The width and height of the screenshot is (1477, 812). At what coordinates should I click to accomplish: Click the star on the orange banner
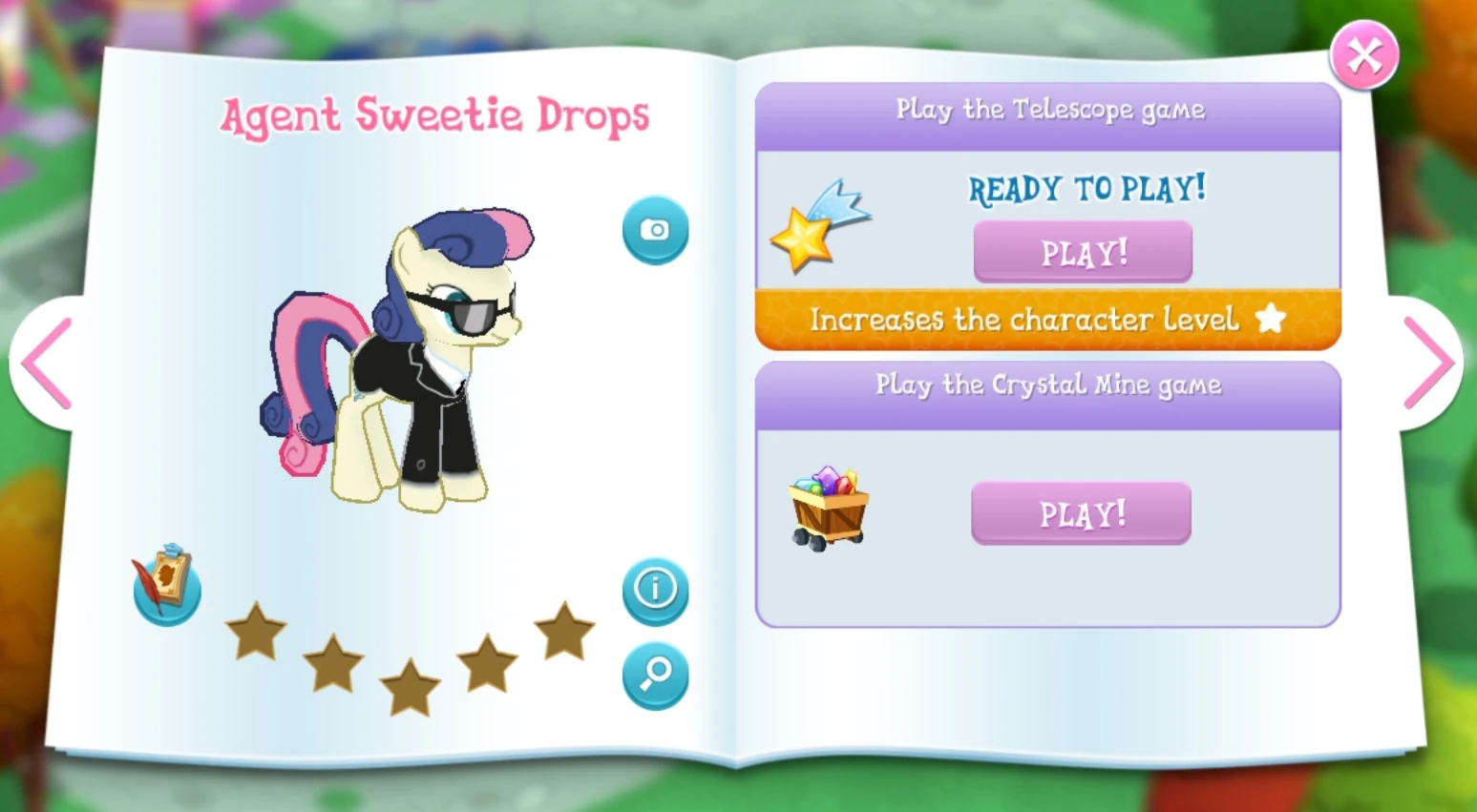[1271, 320]
